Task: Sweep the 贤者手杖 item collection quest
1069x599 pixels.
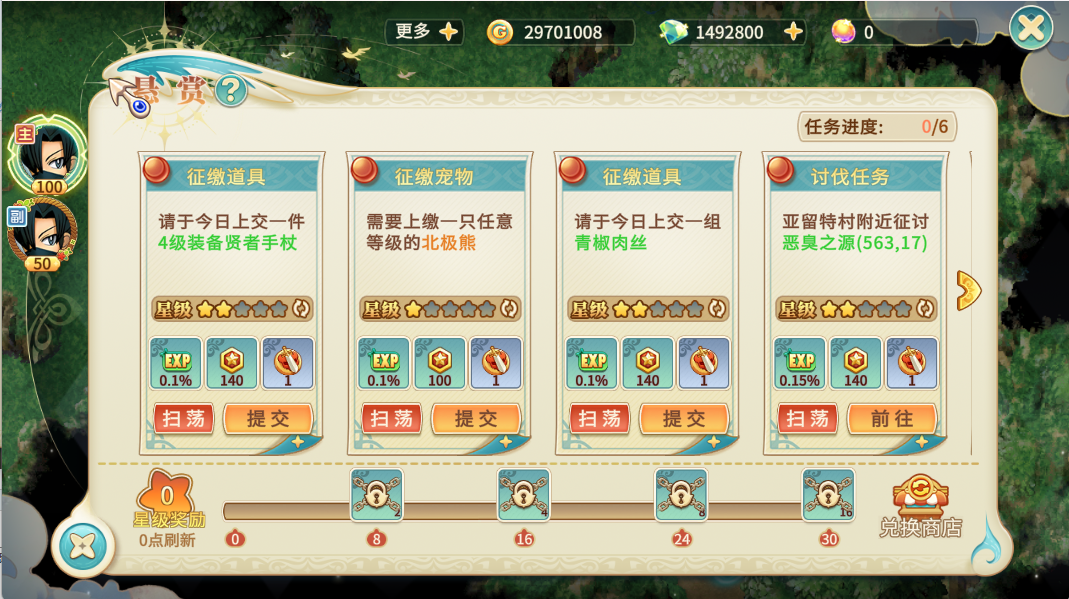Action: [183, 419]
